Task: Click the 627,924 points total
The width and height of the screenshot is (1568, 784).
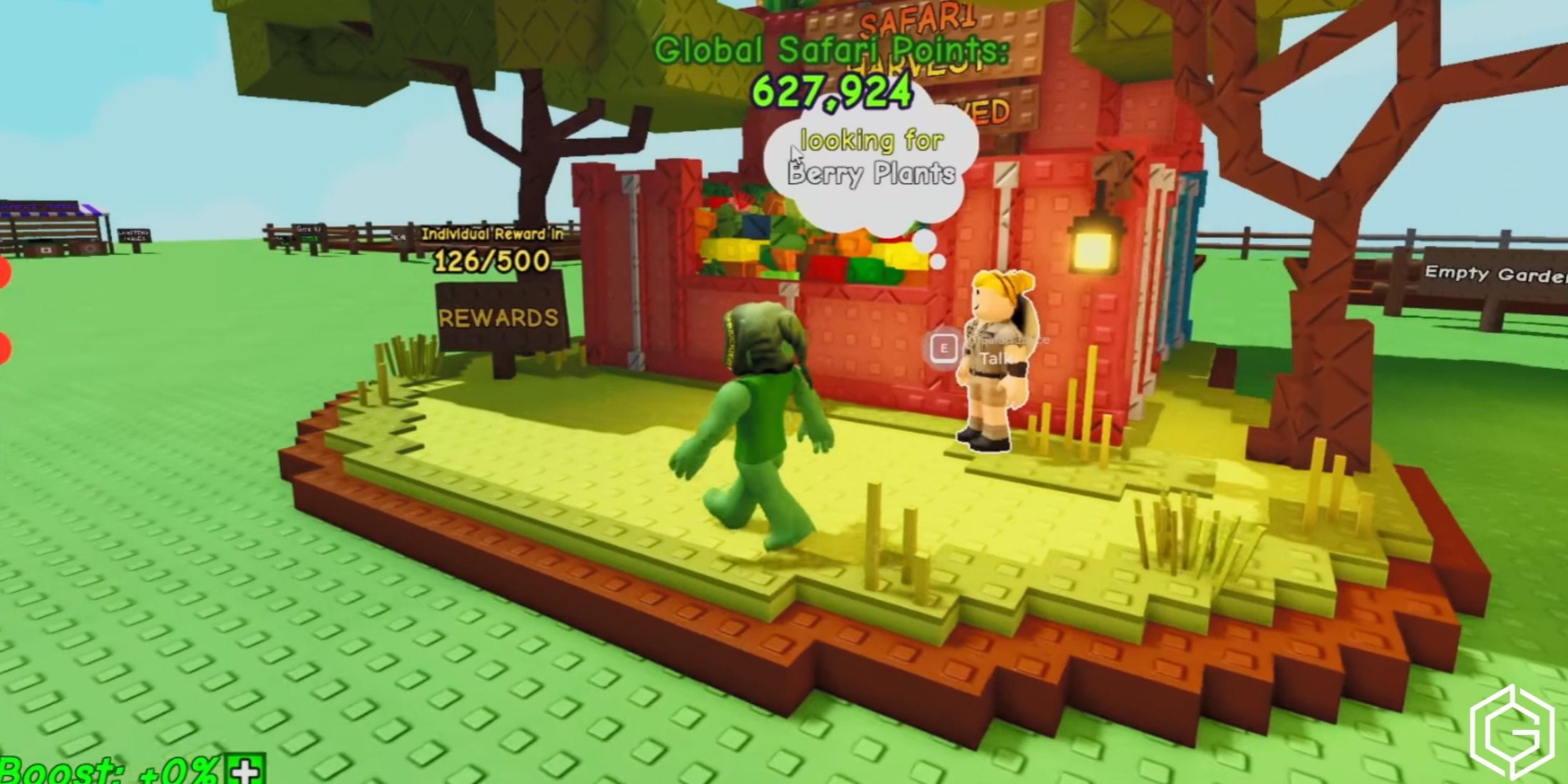Action: click(830, 93)
